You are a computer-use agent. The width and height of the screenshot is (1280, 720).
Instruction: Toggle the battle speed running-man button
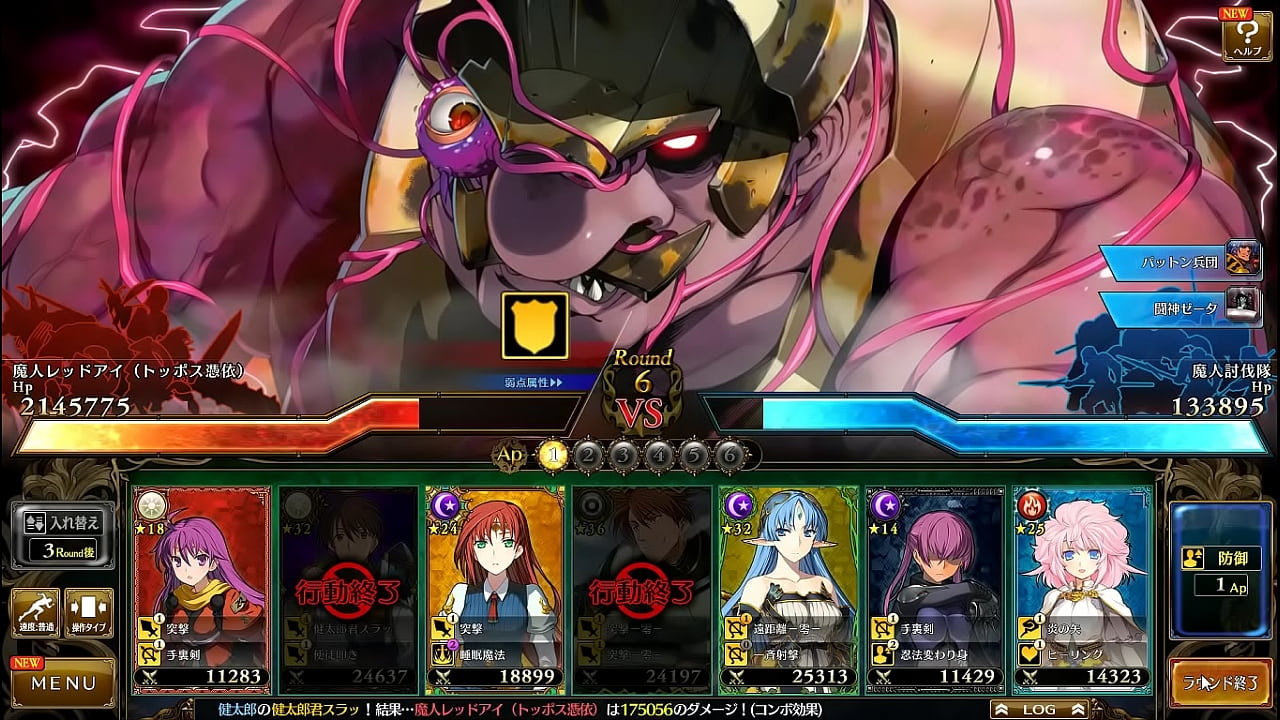pyautogui.click(x=34, y=613)
